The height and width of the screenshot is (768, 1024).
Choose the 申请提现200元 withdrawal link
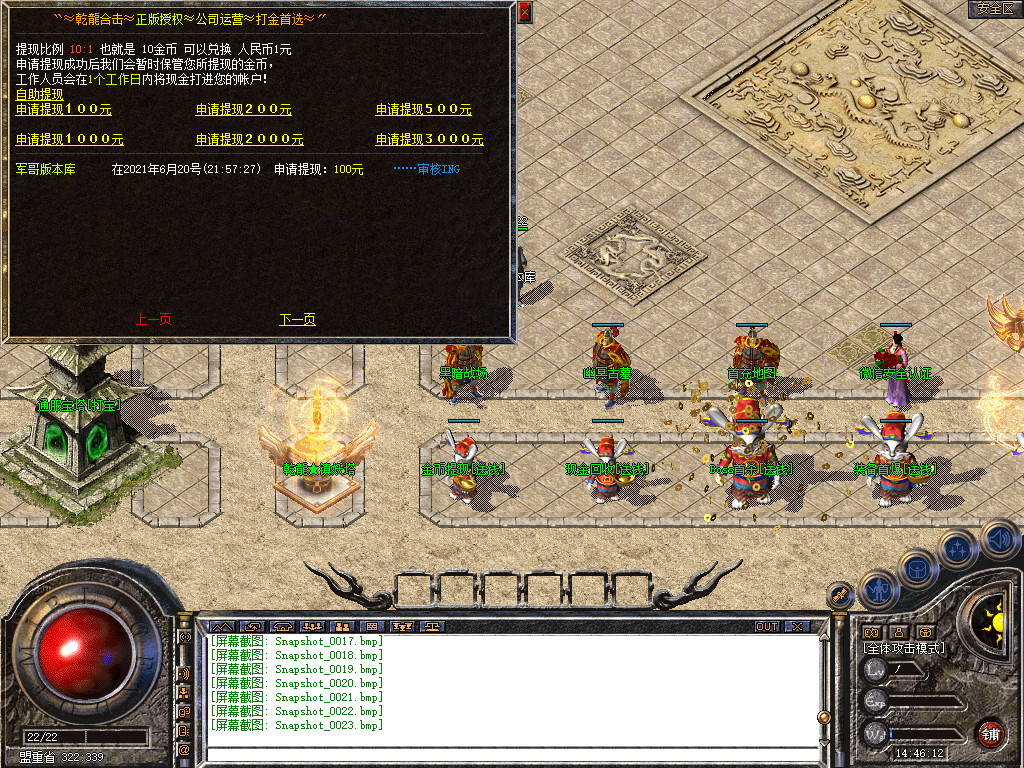tap(243, 110)
